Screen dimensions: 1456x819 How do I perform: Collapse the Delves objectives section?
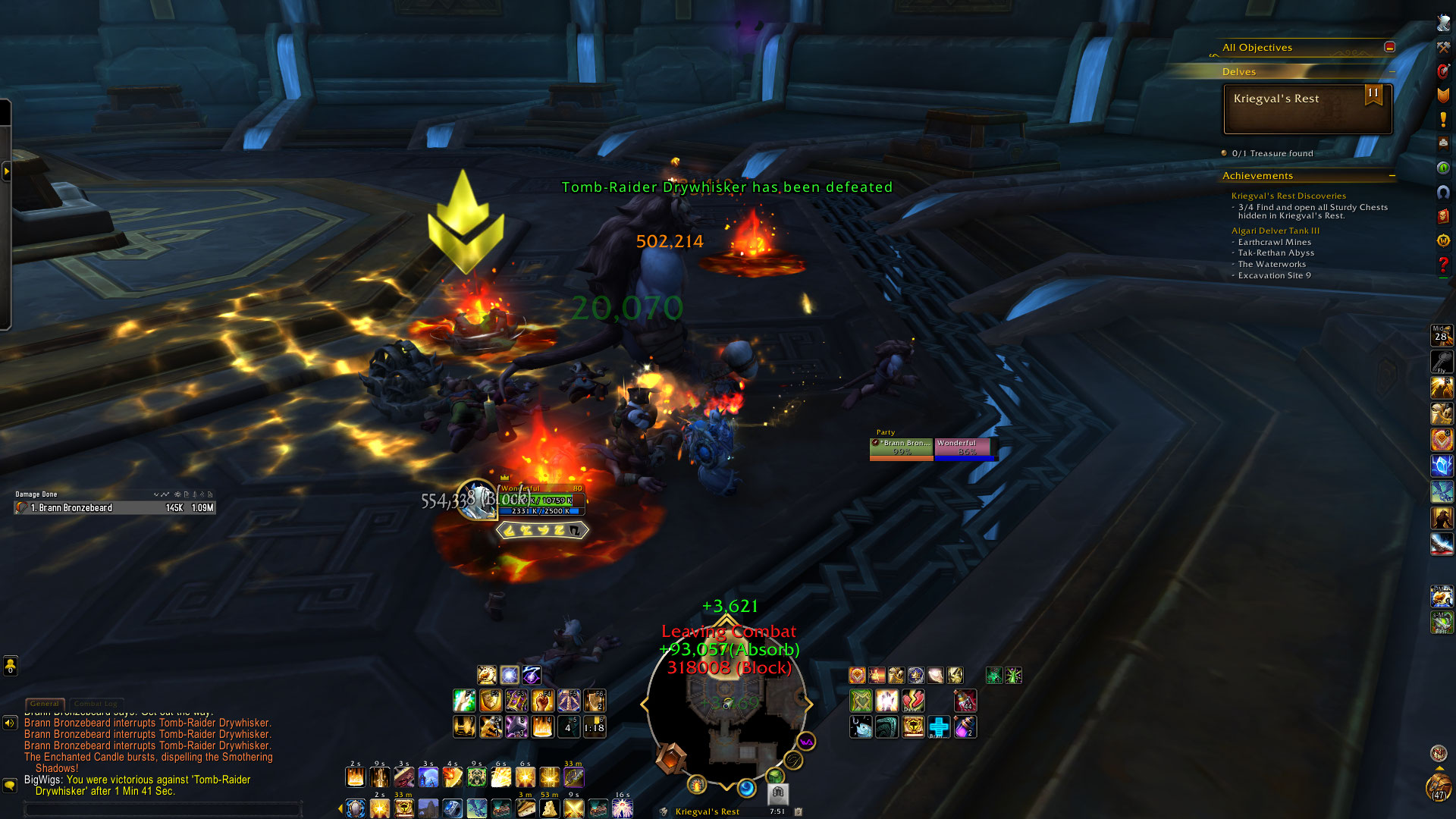pos(1392,72)
